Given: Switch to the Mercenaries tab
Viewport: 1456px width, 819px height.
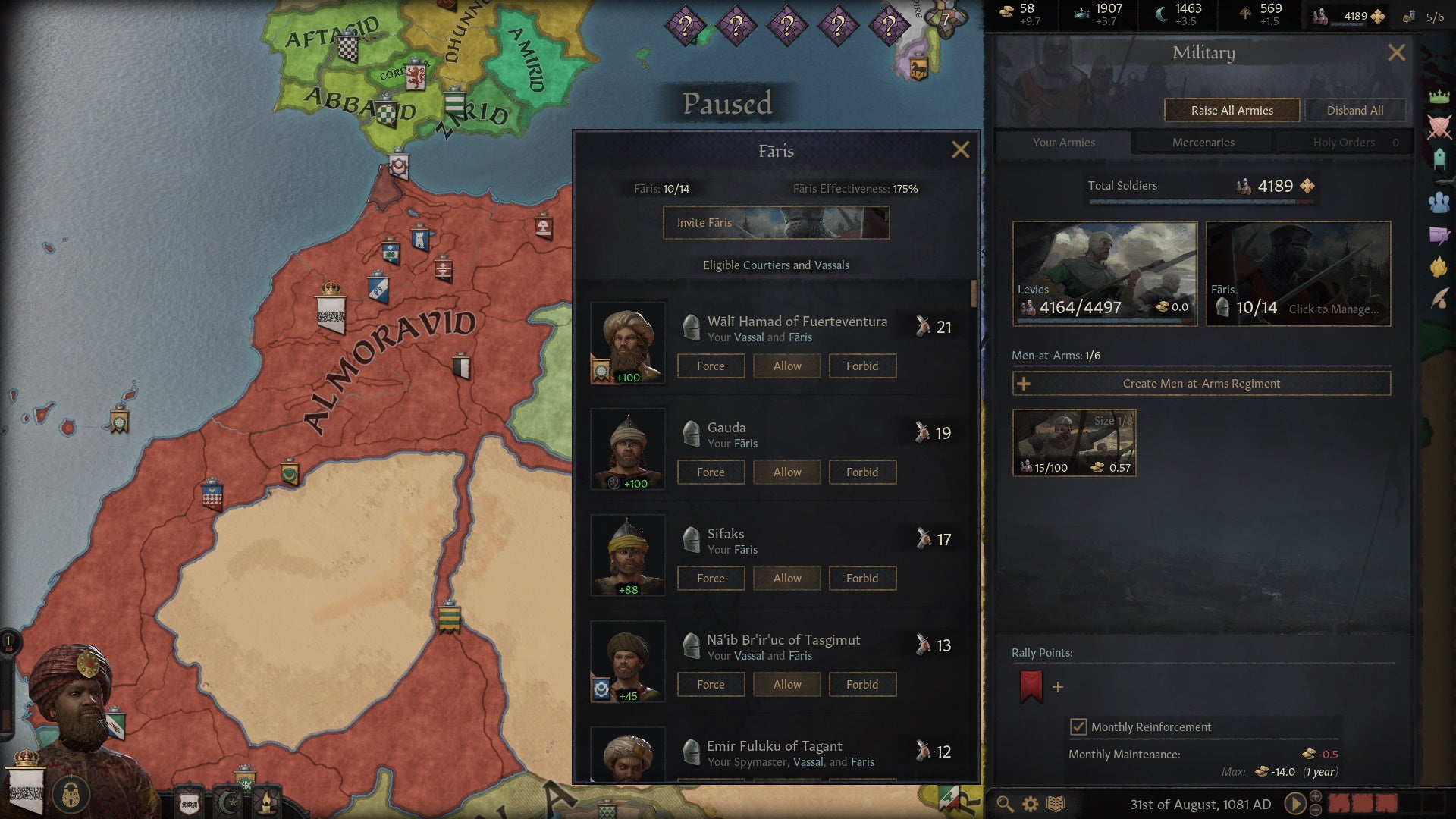Looking at the screenshot, I should [x=1203, y=142].
